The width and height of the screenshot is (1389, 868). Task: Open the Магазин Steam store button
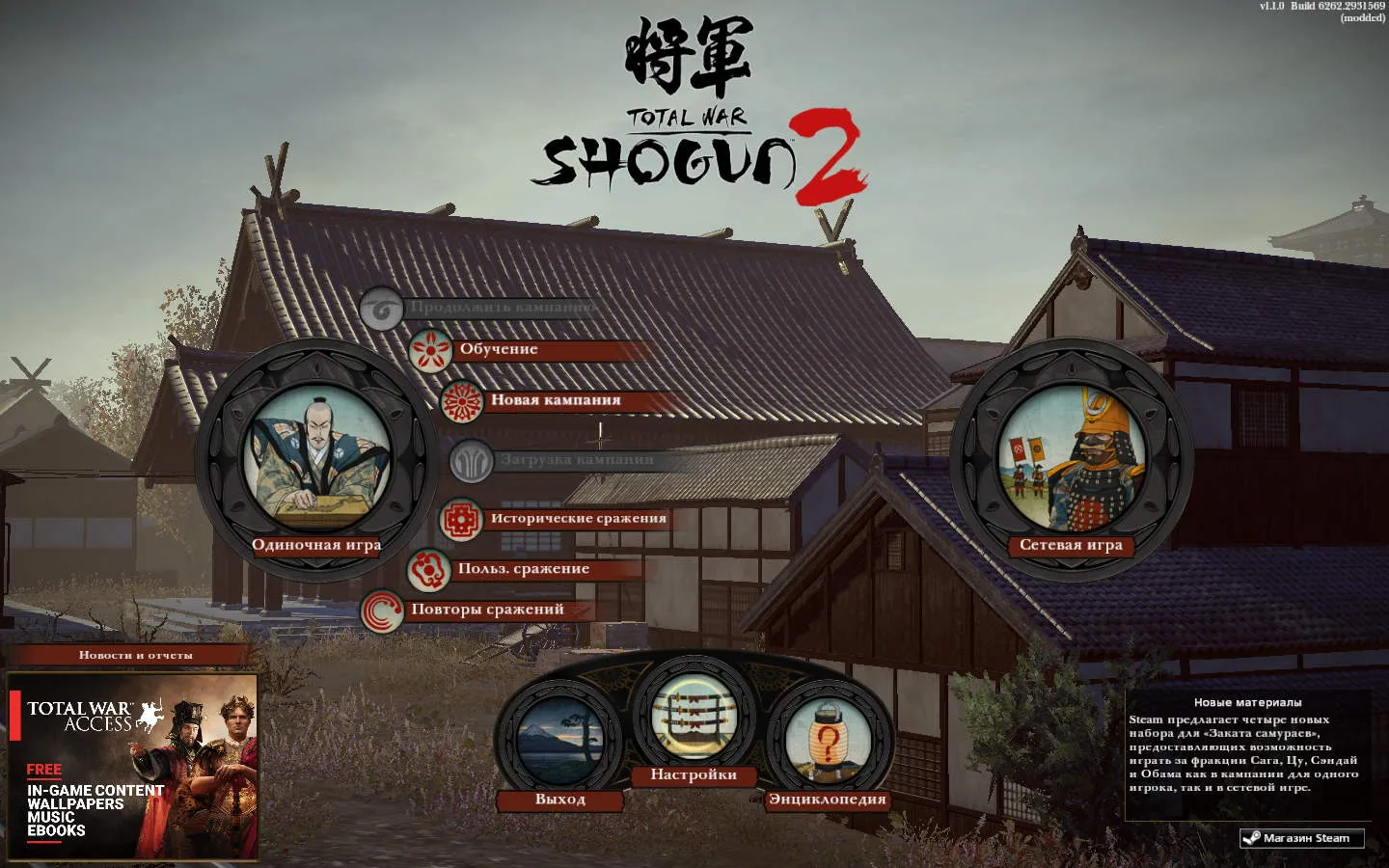(x=1302, y=838)
